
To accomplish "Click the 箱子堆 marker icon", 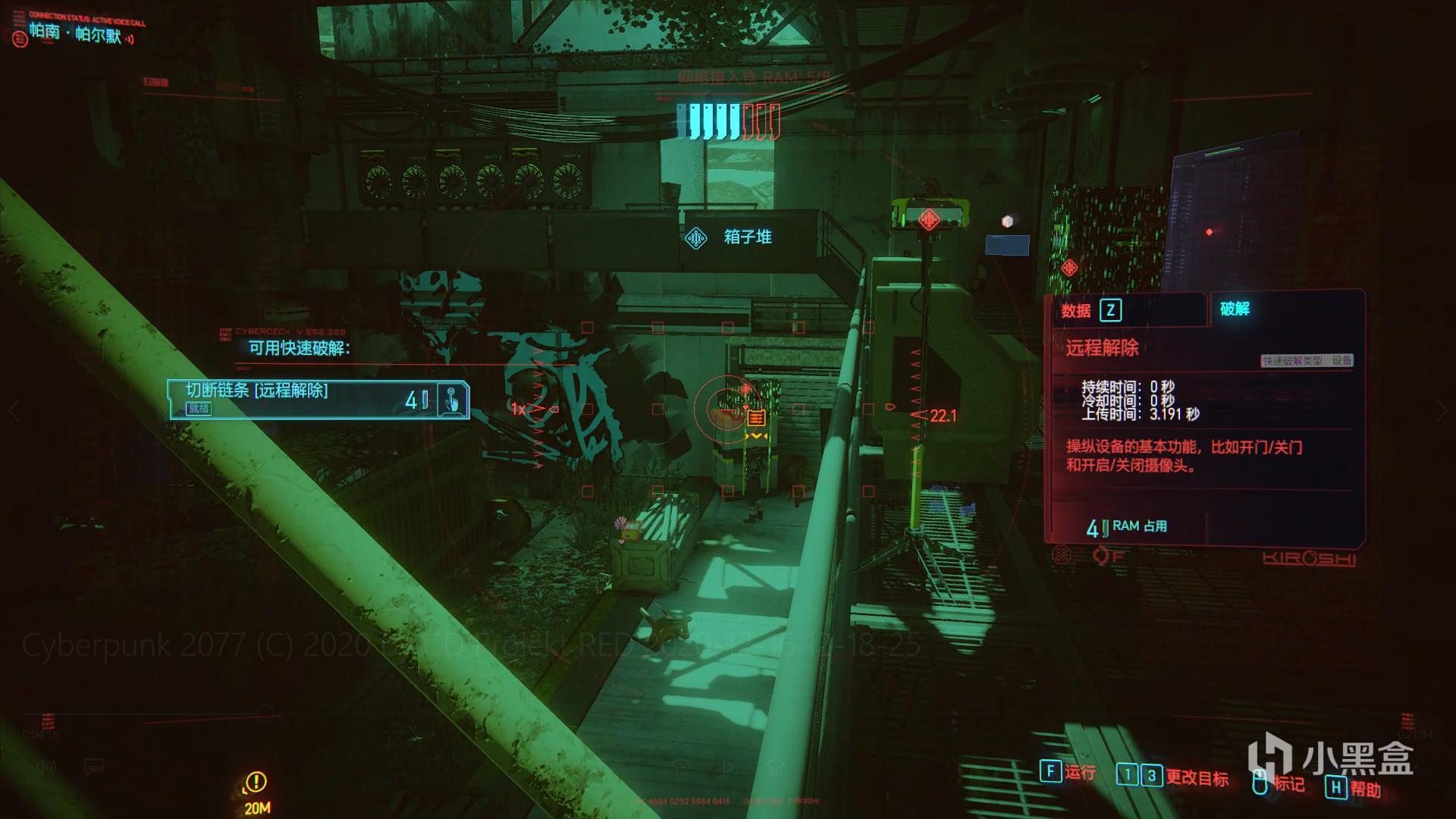I will tap(696, 238).
